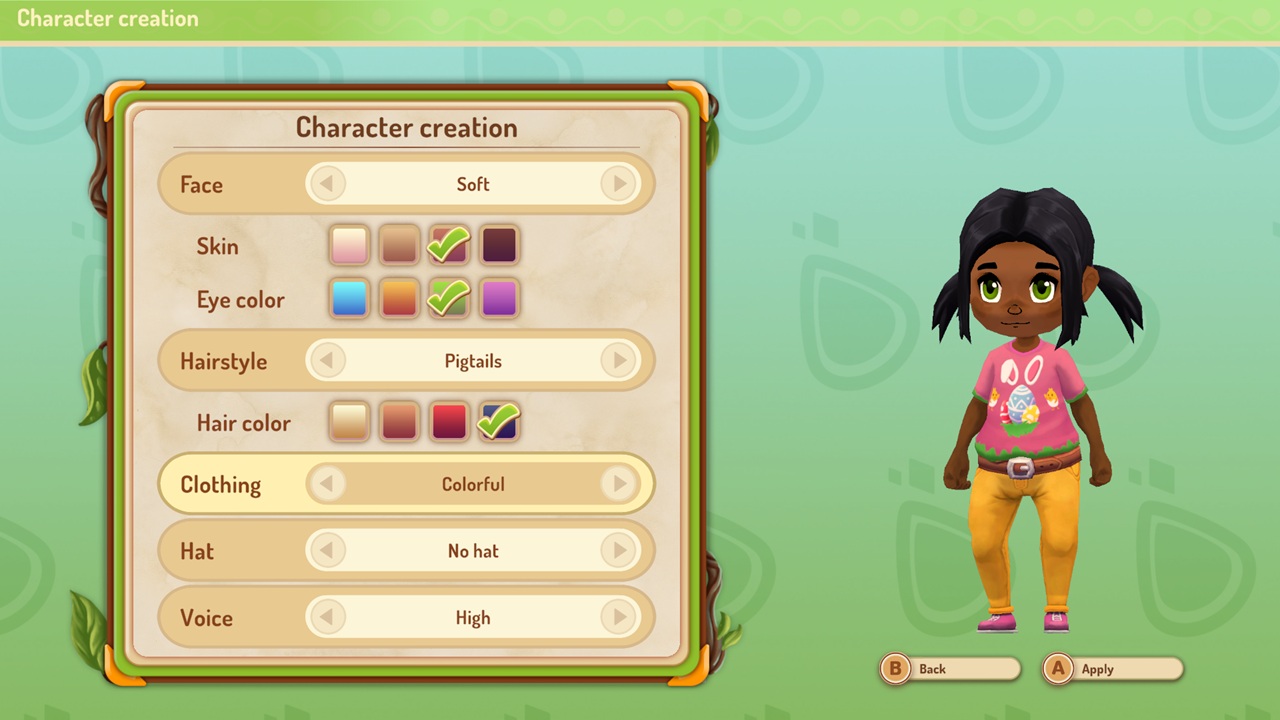Cycle Hairstyle forward from Pigtails
The width and height of the screenshot is (1280, 720).
coord(619,361)
